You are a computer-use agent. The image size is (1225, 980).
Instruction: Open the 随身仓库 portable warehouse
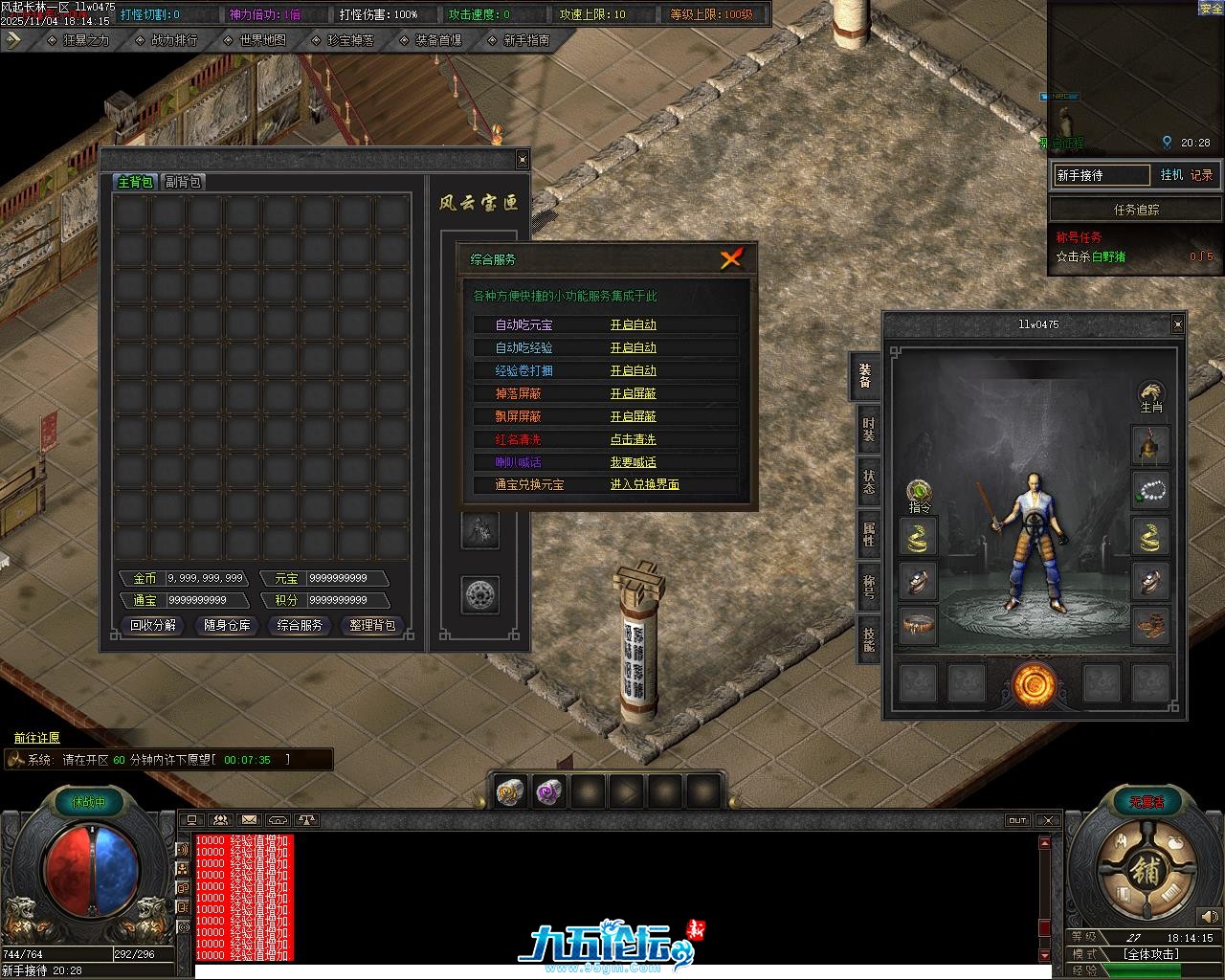pos(227,625)
